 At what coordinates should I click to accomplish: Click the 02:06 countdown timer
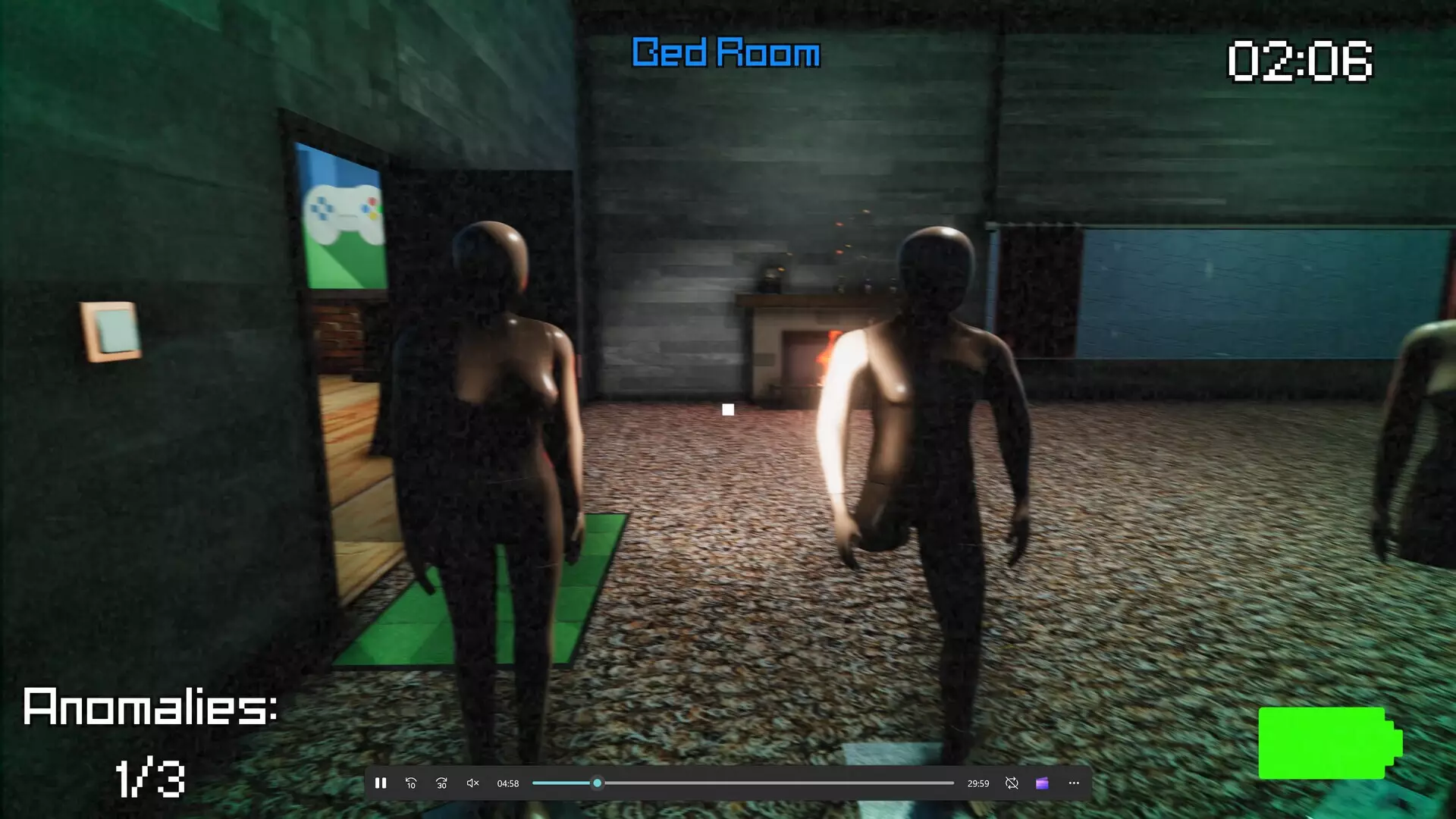point(1299,61)
